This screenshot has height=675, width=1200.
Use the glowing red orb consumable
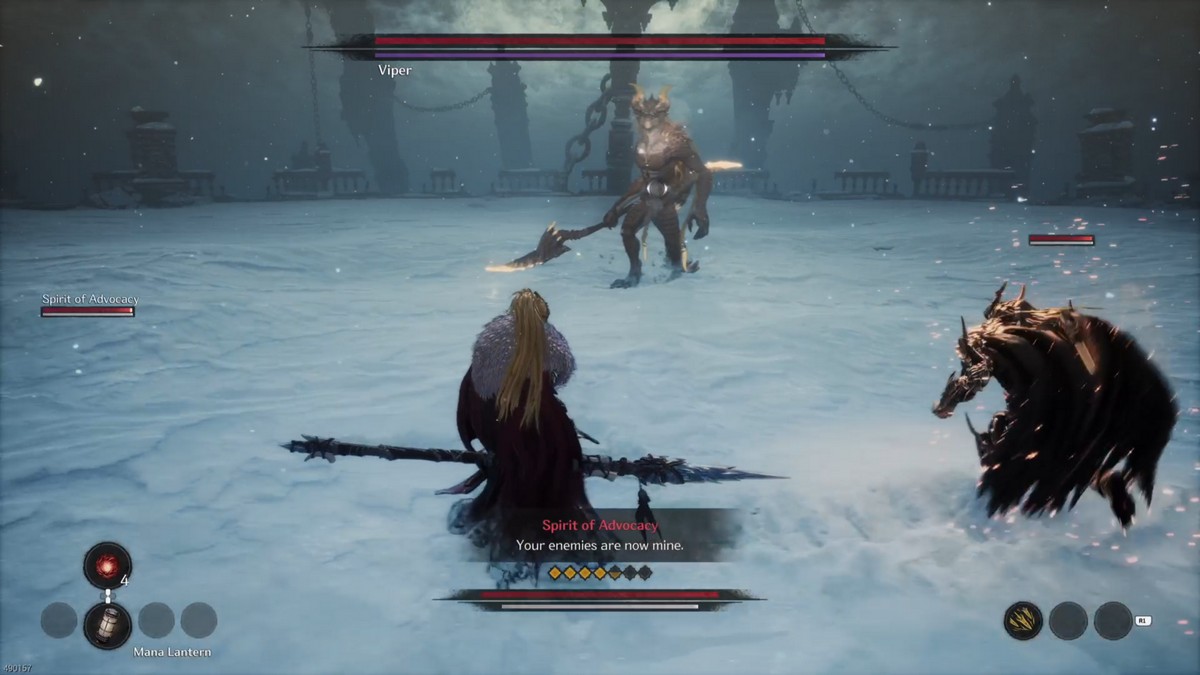click(107, 565)
